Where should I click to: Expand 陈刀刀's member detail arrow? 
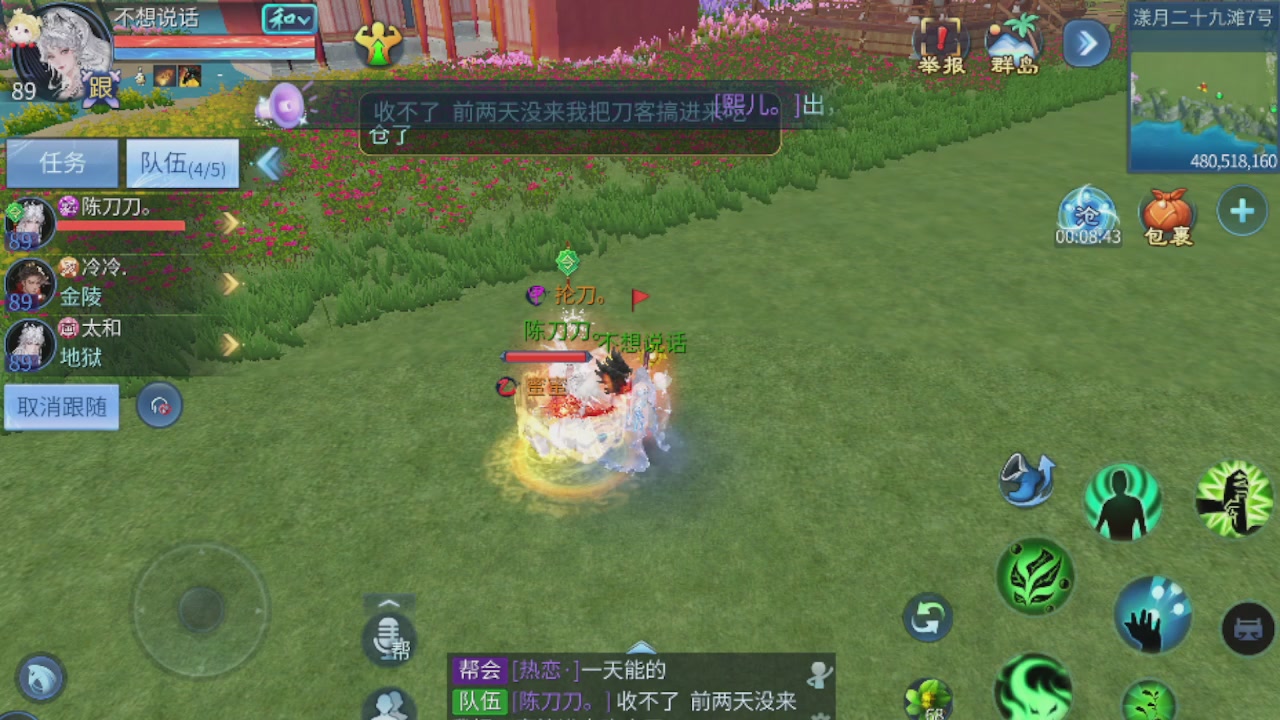[231, 222]
